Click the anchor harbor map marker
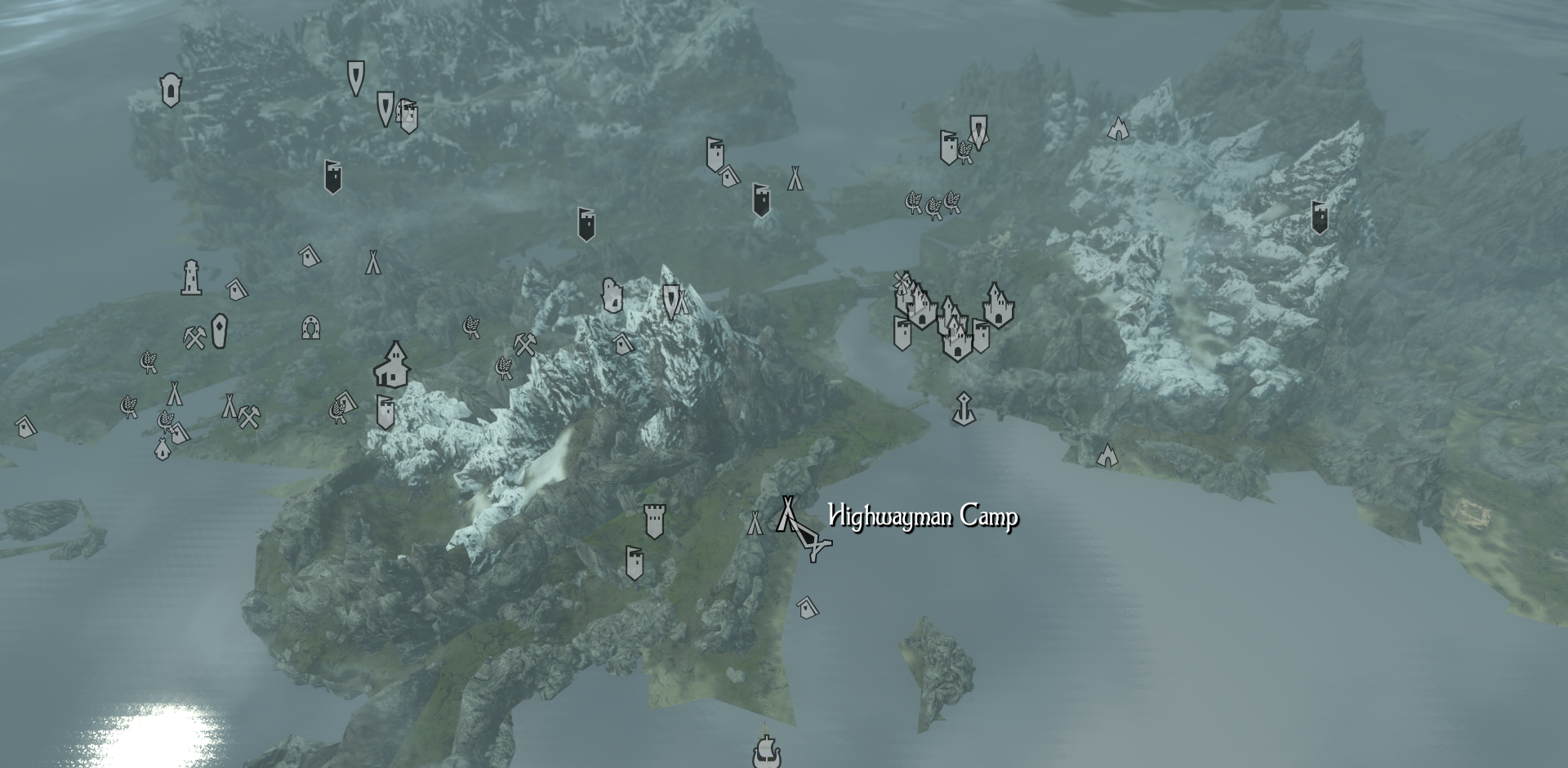 tap(964, 409)
